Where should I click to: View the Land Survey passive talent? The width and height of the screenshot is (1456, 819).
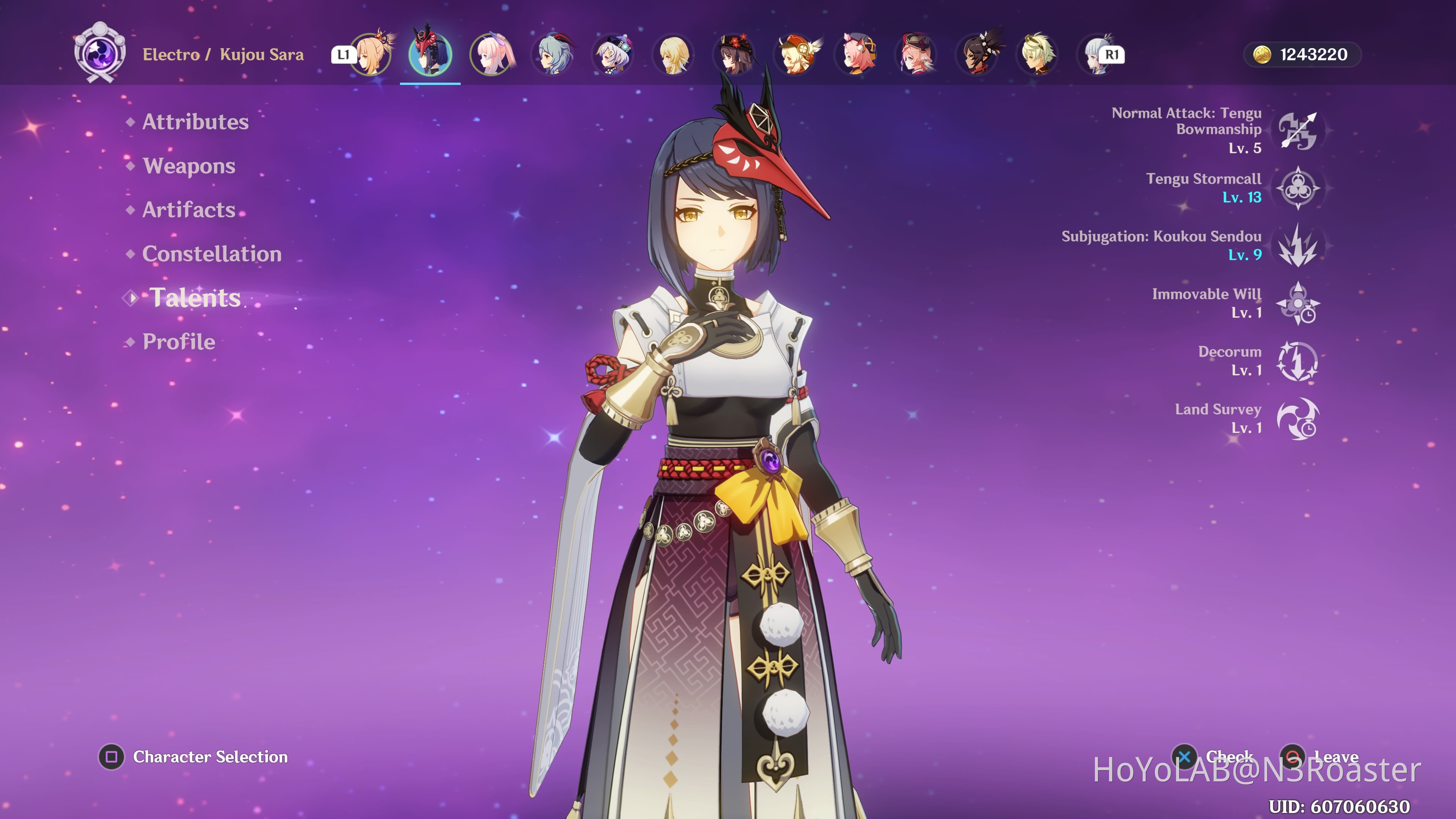coord(1297,419)
